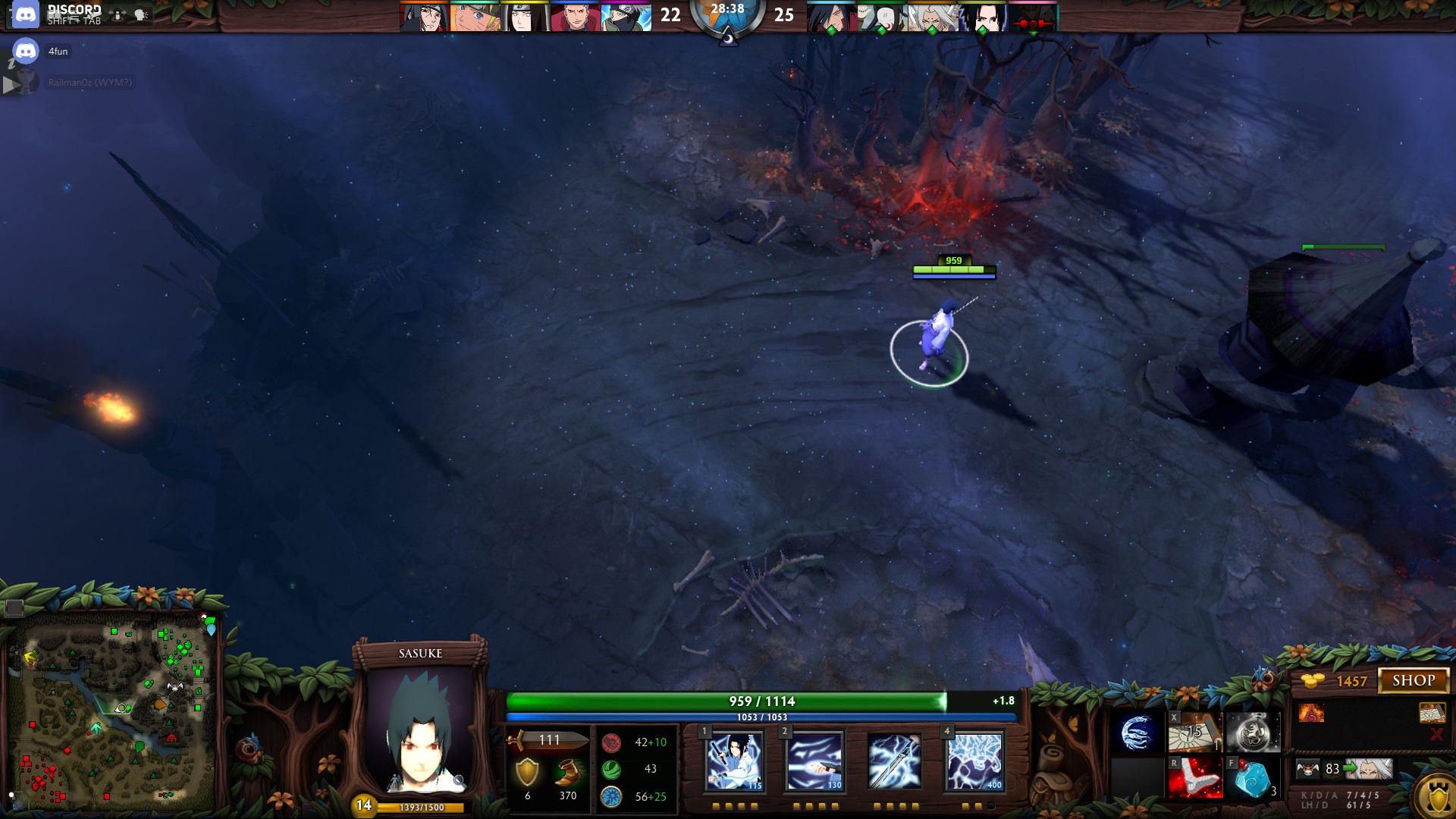Open the Discord overlay icon

(x=26, y=14)
